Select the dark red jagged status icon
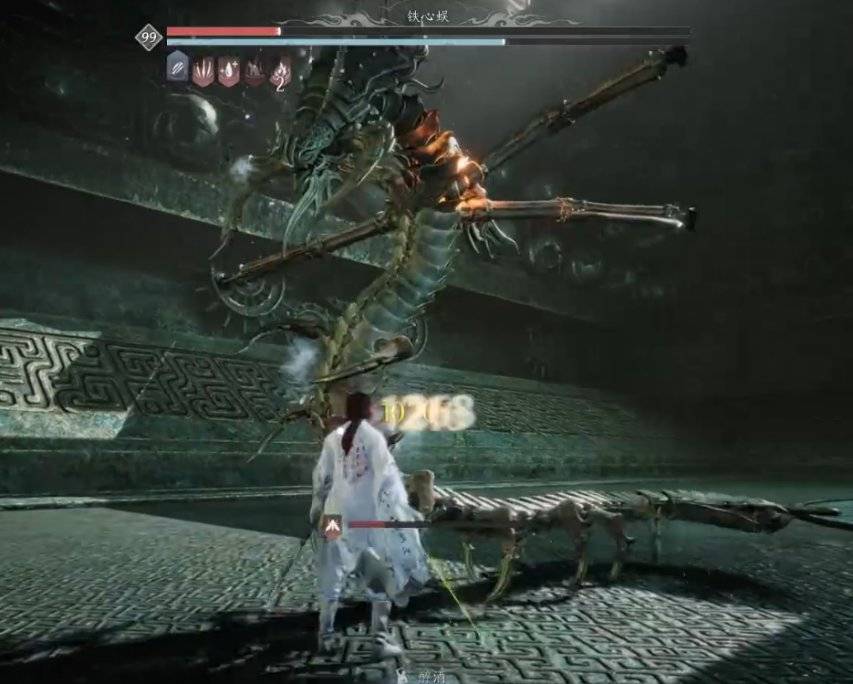The image size is (853, 684). (x=255, y=70)
